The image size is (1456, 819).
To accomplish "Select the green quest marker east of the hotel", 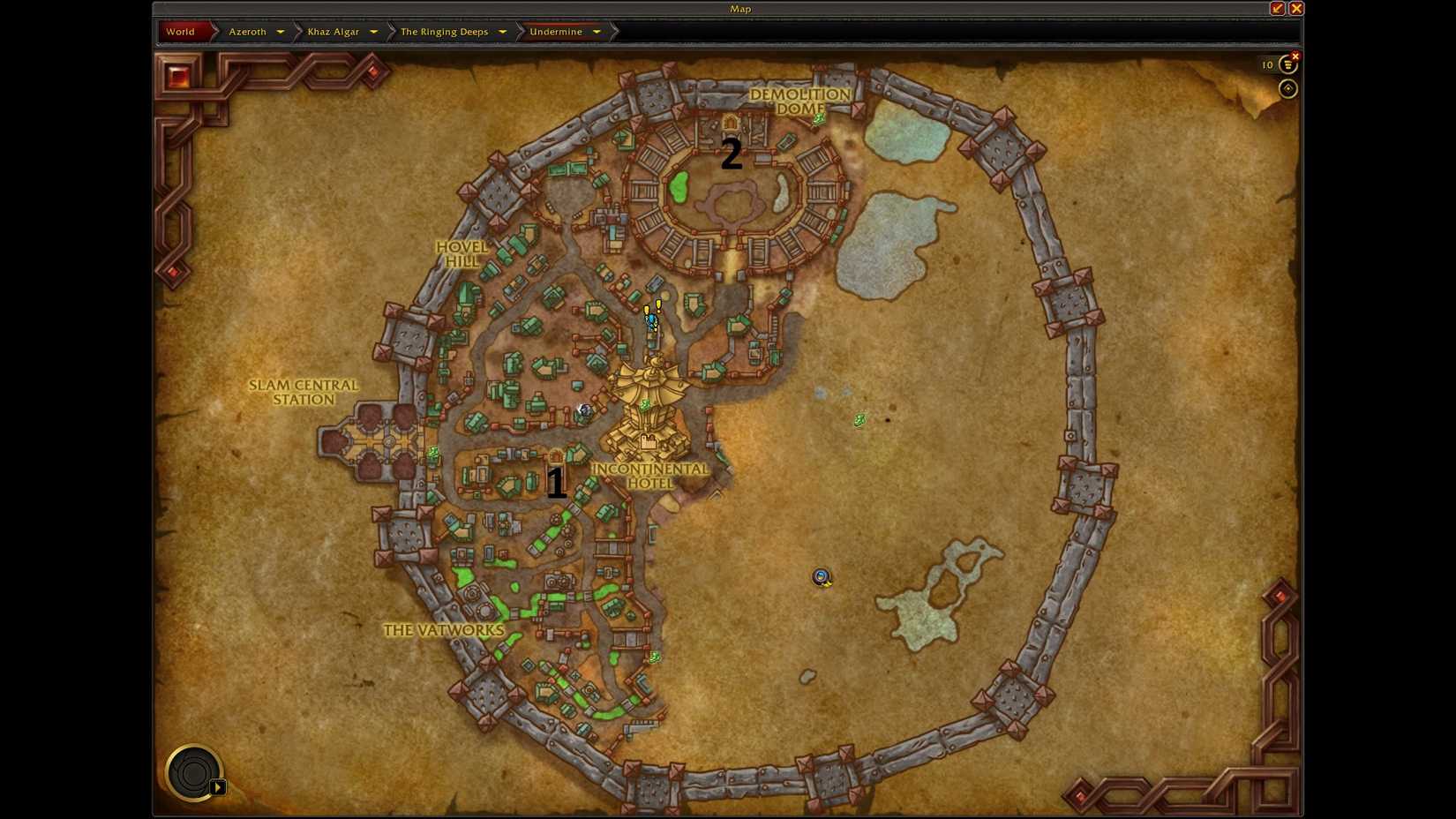I will click(x=859, y=419).
